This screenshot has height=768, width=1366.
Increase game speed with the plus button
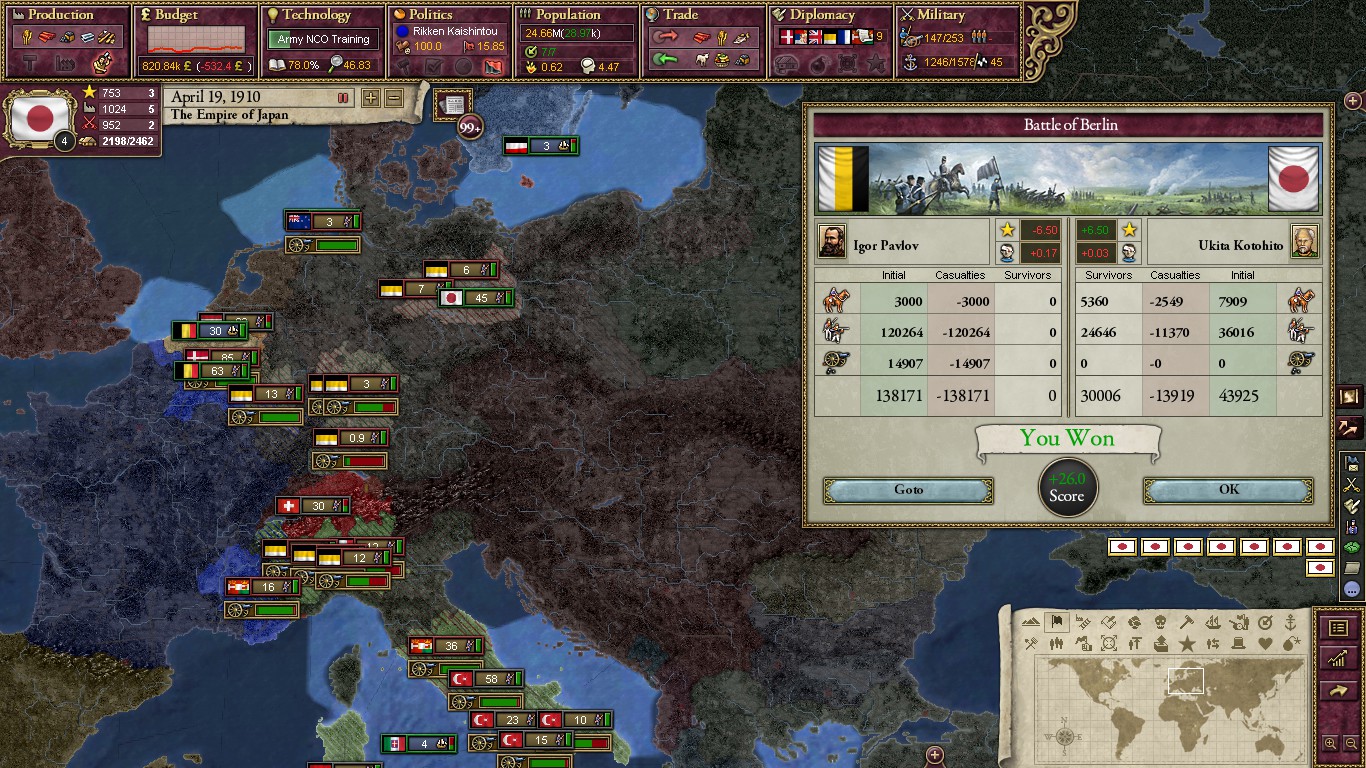[x=371, y=98]
